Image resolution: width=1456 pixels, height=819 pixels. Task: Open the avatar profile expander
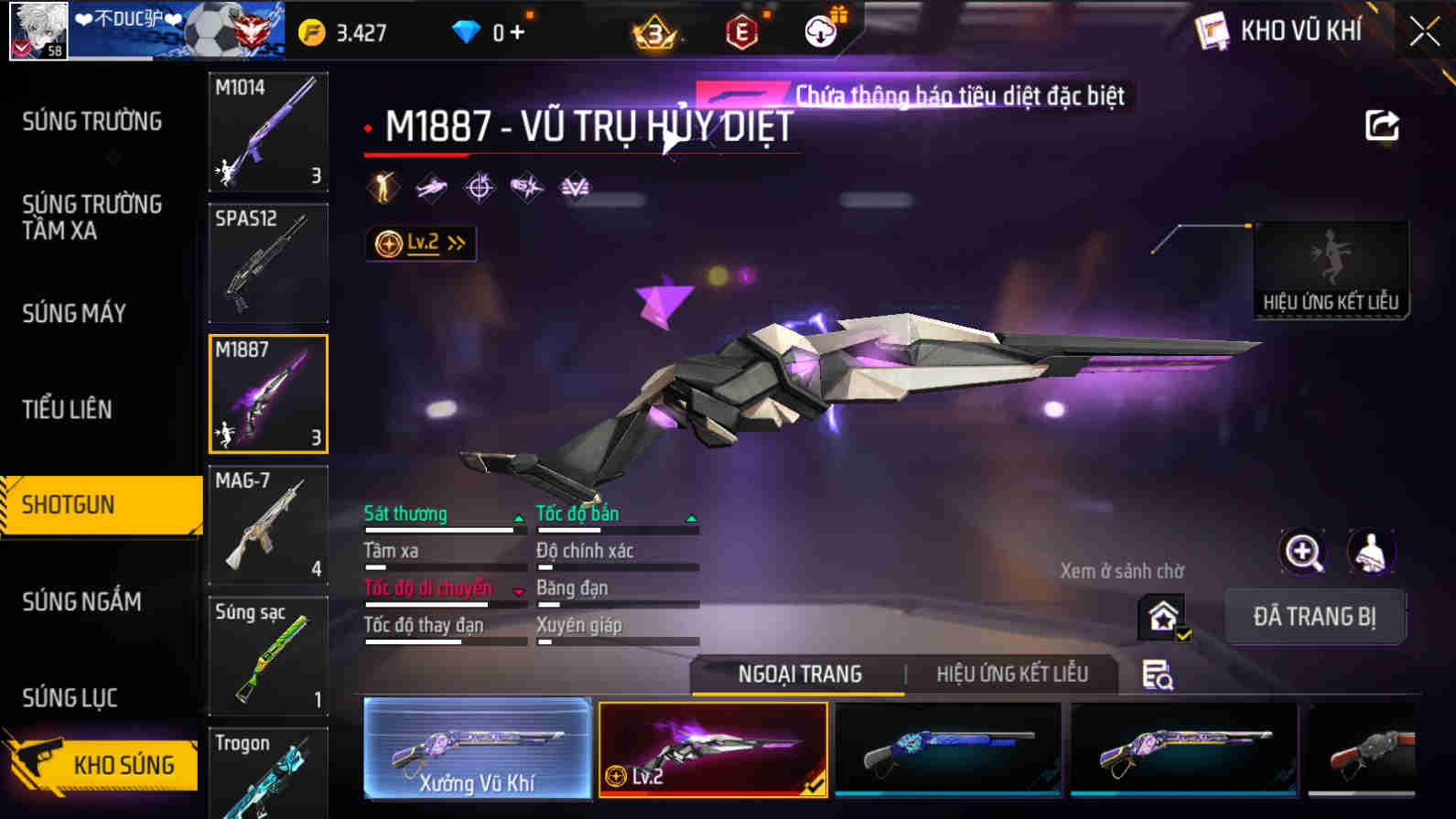click(38, 30)
